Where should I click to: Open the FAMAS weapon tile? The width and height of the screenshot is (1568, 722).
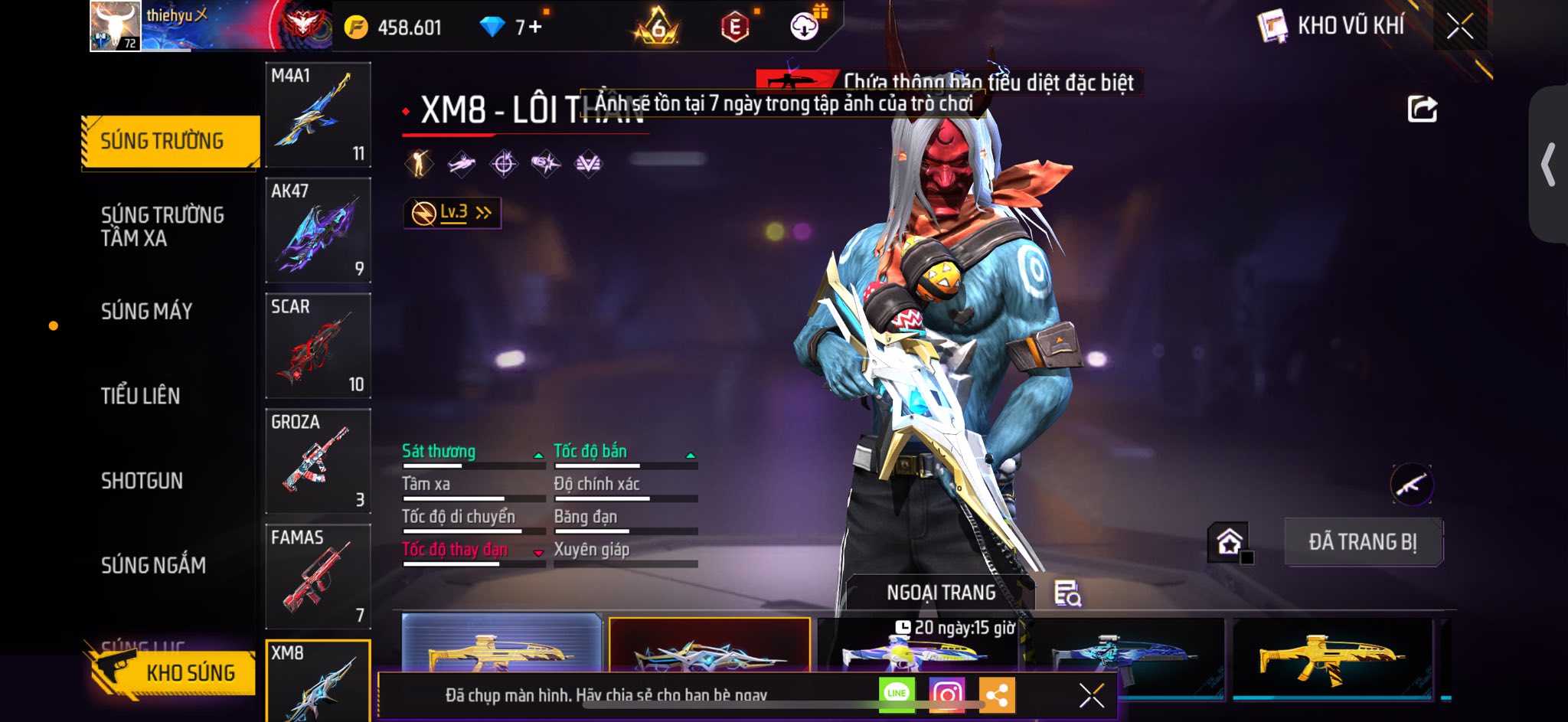318,577
